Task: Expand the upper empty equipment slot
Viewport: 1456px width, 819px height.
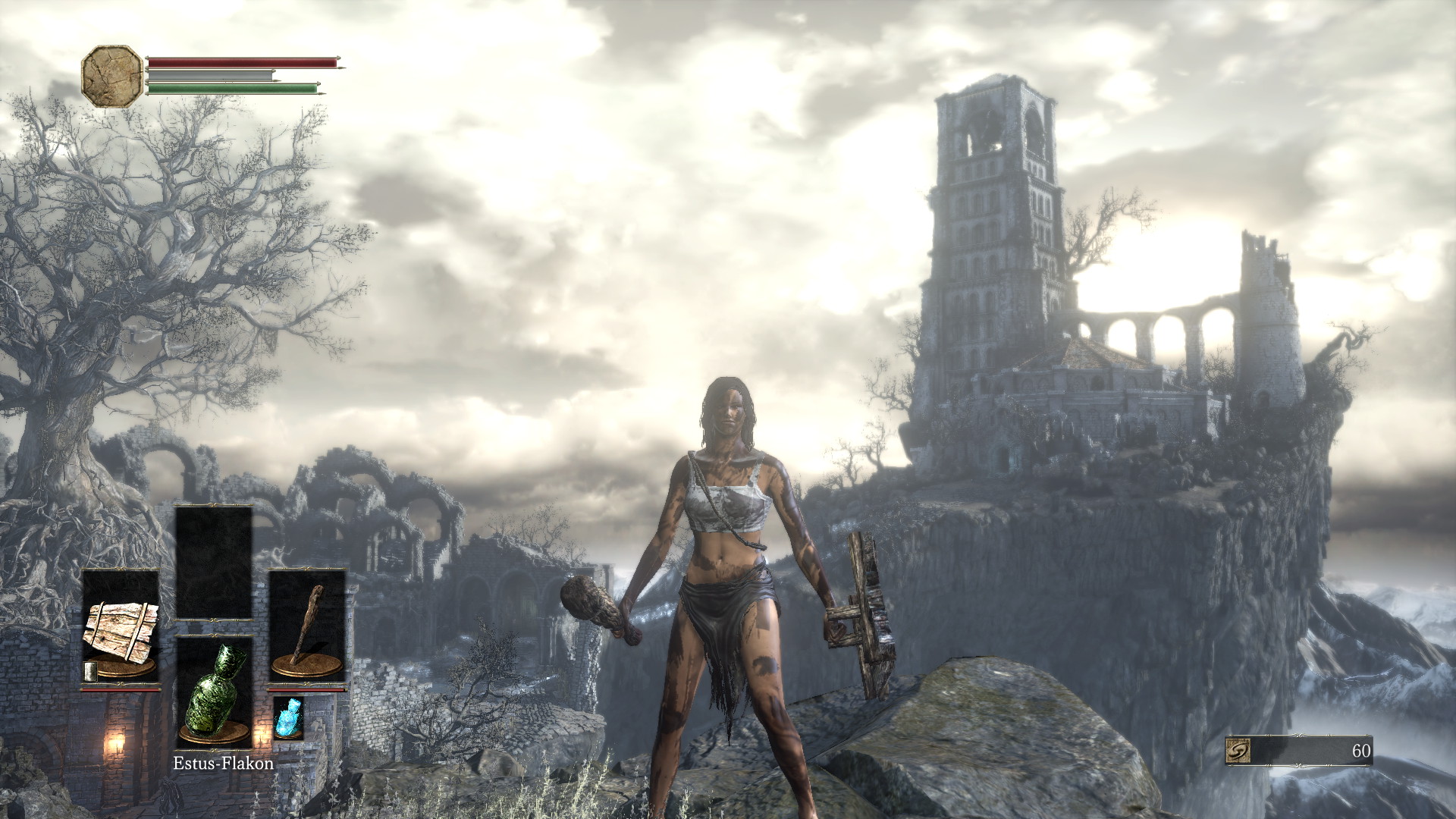Action: point(215,561)
